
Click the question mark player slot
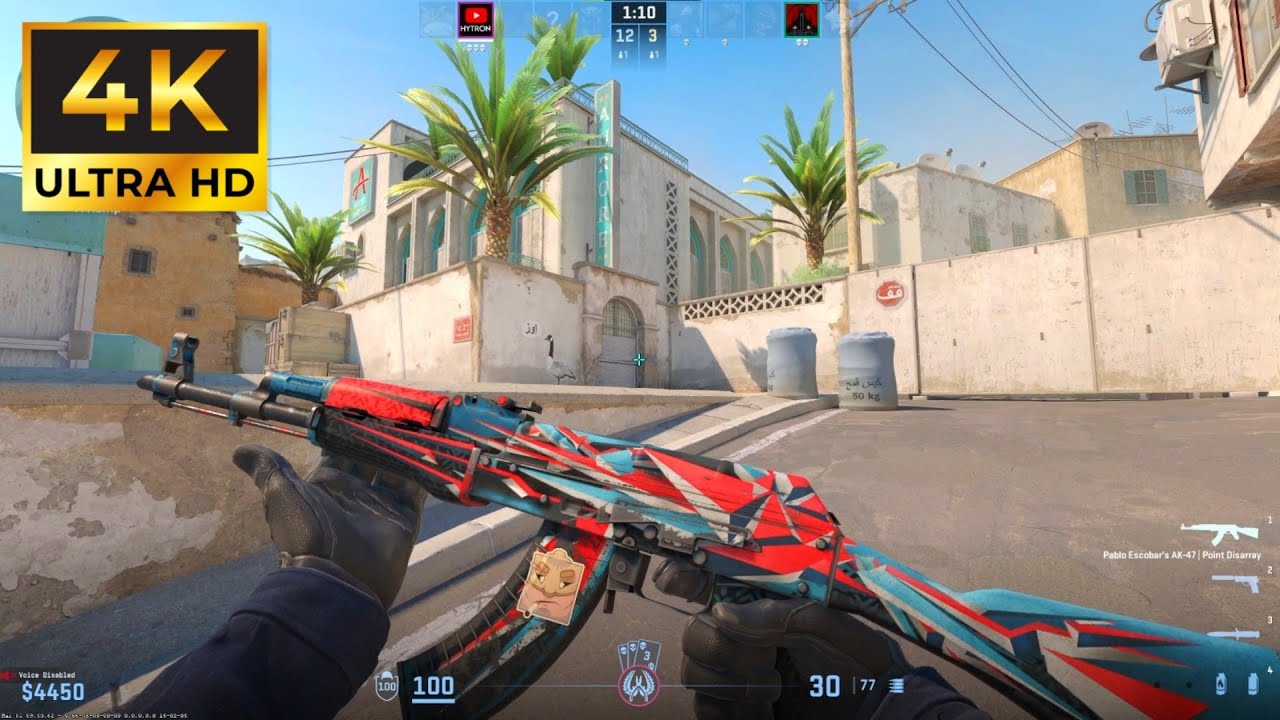pyautogui.click(x=553, y=19)
